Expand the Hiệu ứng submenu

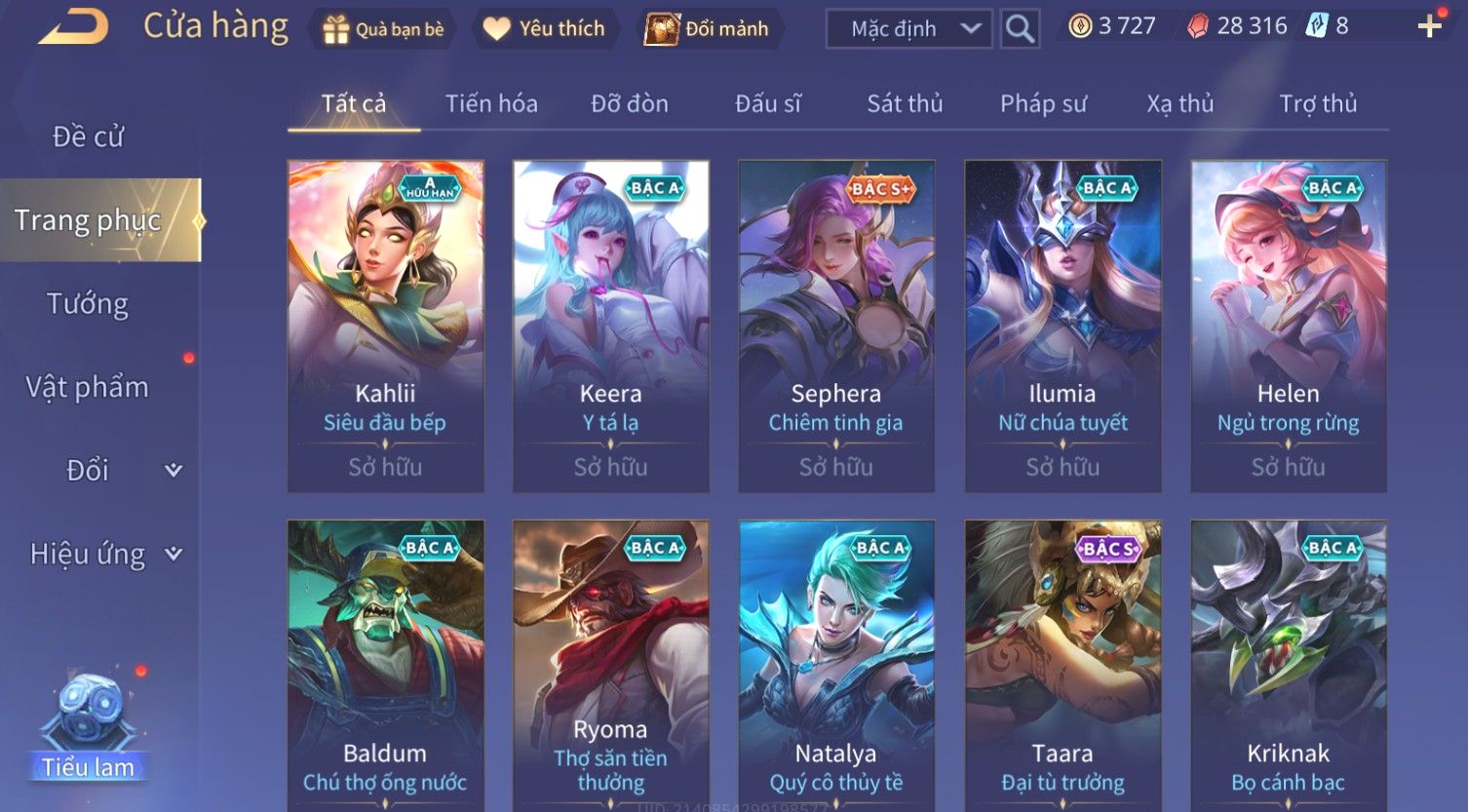point(104,554)
